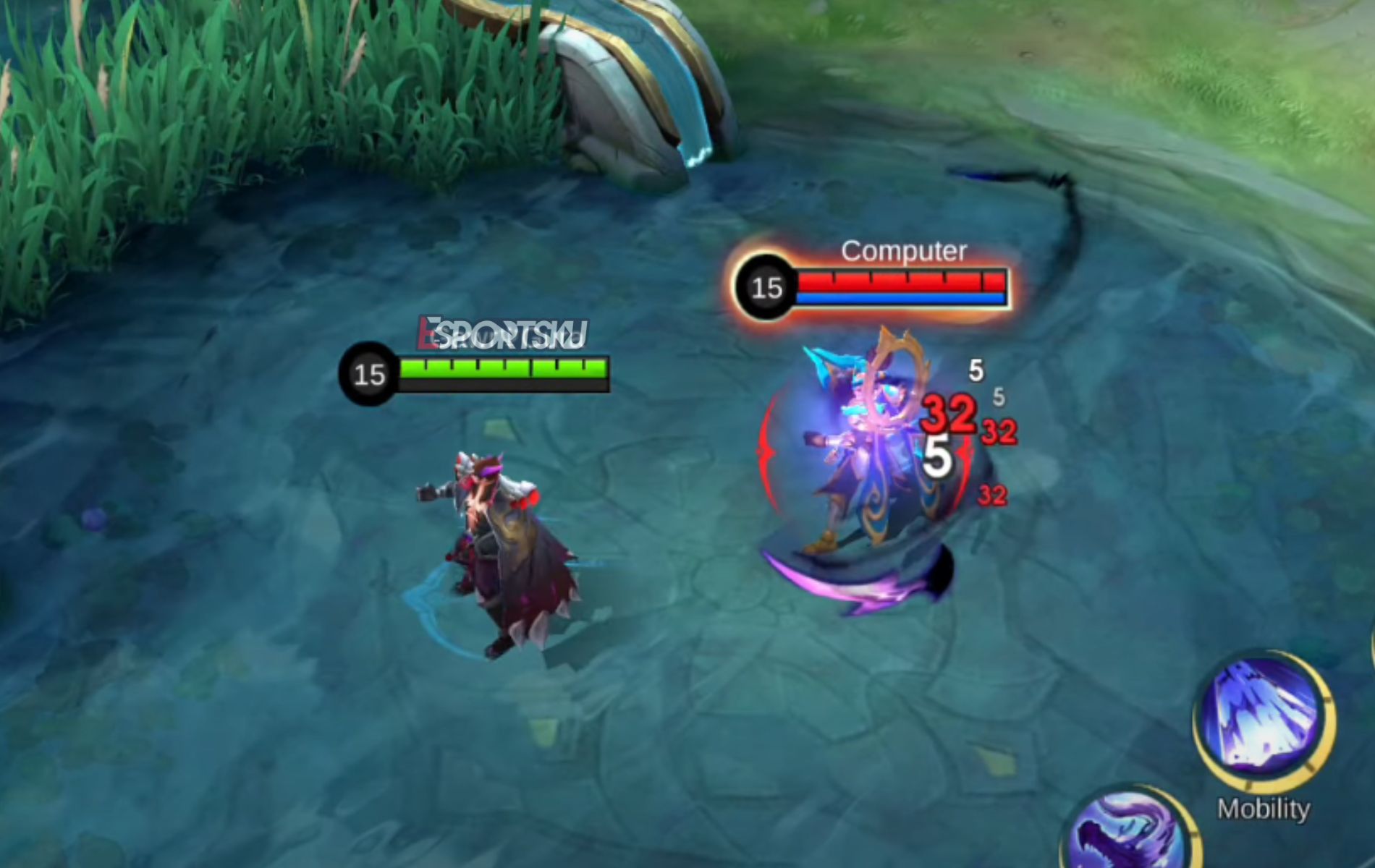Image resolution: width=1375 pixels, height=868 pixels.
Task: Select the enemy hero holding the golden ankh
Action: pyautogui.click(x=876, y=448)
